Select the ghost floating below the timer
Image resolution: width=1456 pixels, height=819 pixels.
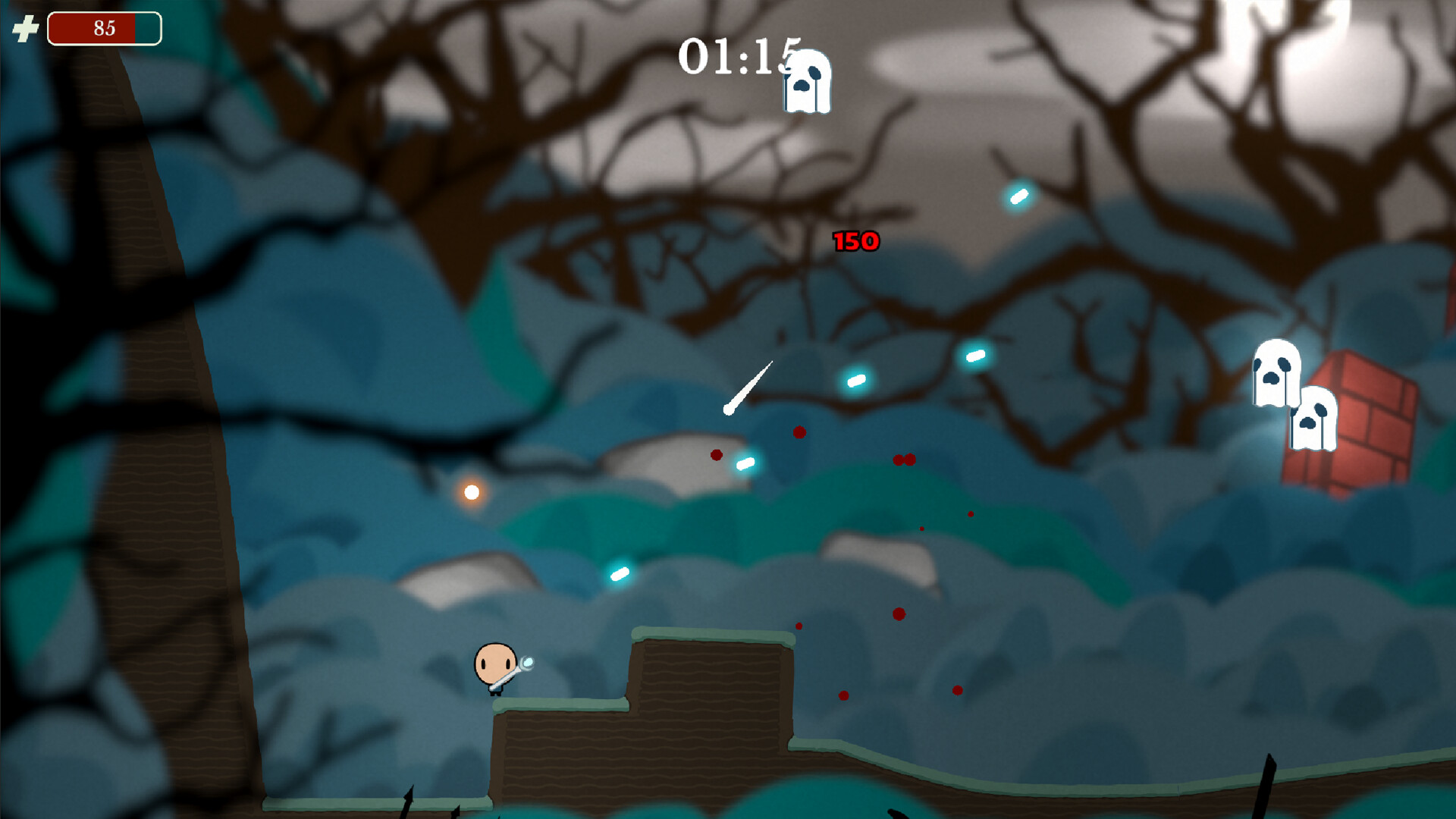pyautogui.click(x=806, y=80)
